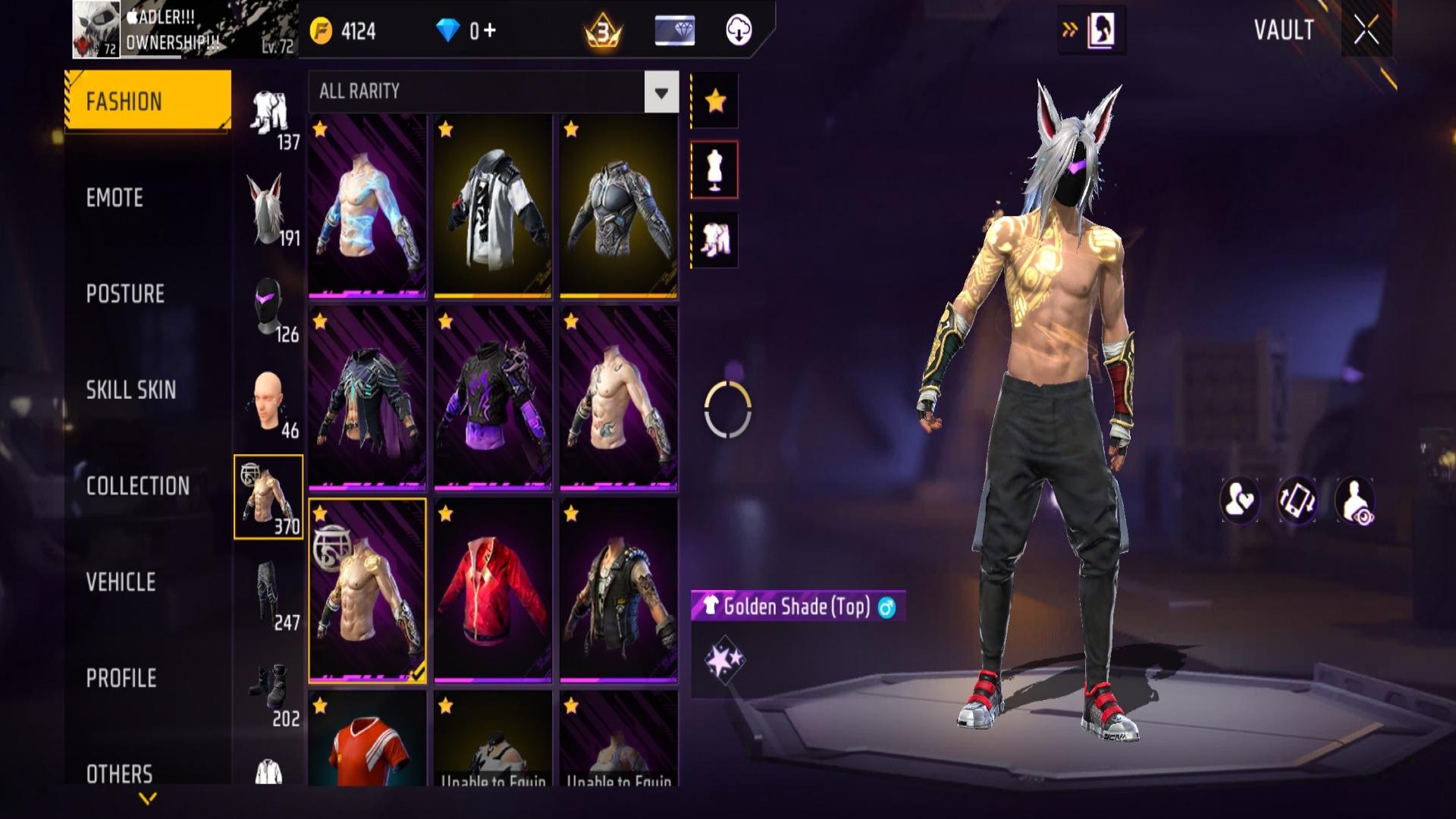Choose the white and black hooded jacket
1456x819 pixels.
click(493, 206)
